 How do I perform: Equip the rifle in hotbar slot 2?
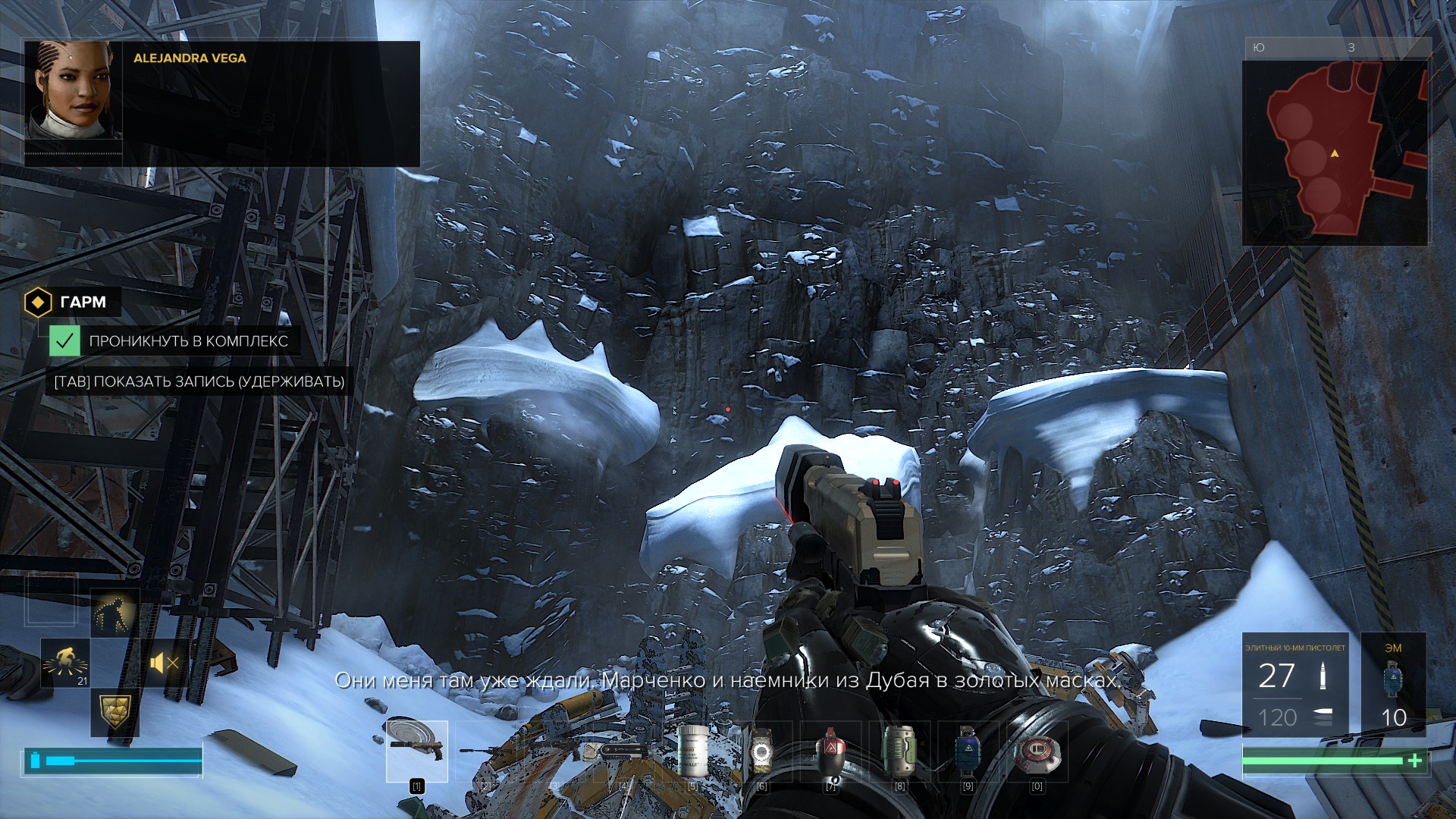(485, 752)
